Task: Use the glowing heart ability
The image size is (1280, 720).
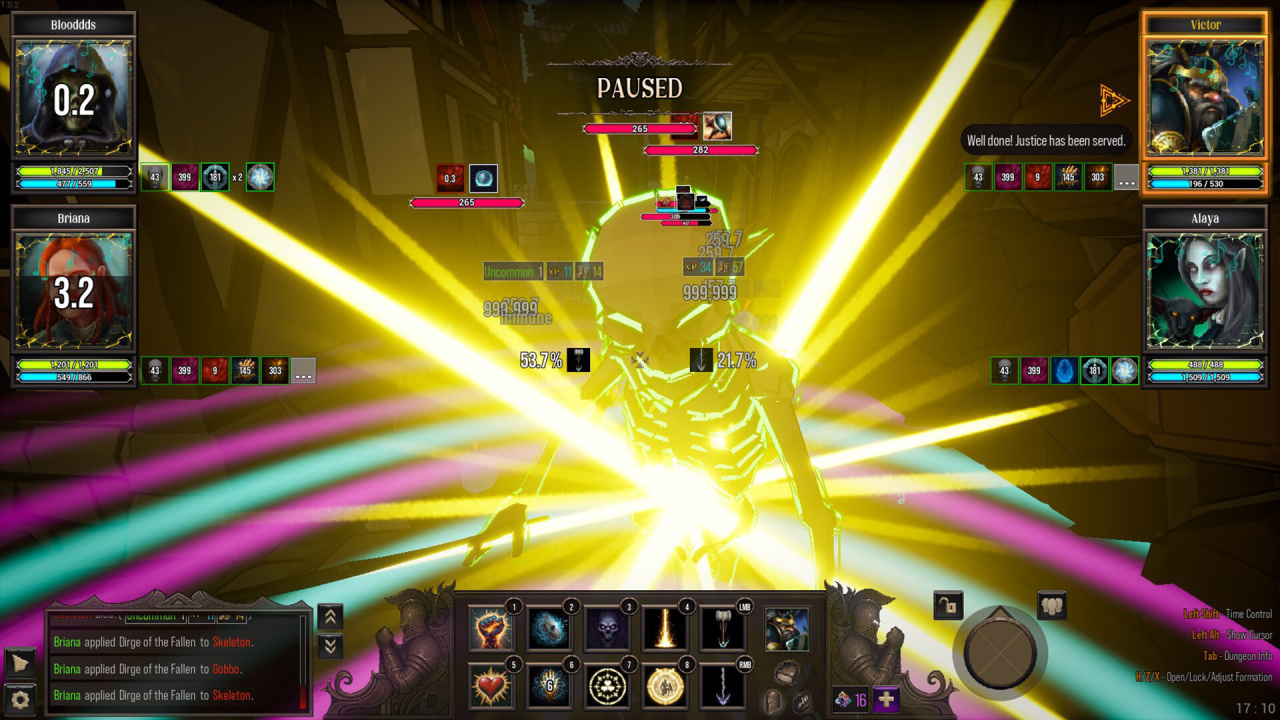Action: (491, 686)
